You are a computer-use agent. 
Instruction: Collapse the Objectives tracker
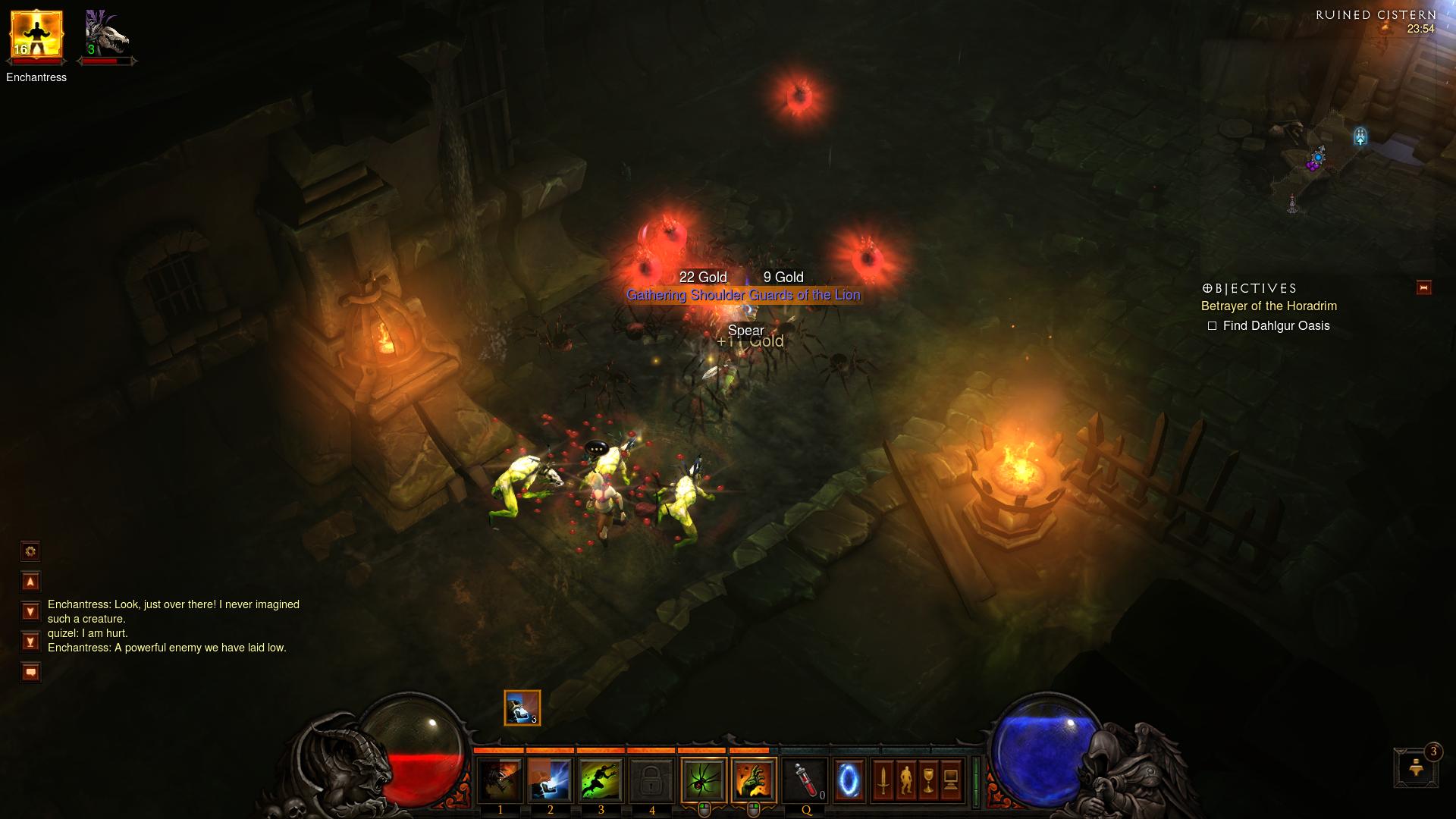1423,287
